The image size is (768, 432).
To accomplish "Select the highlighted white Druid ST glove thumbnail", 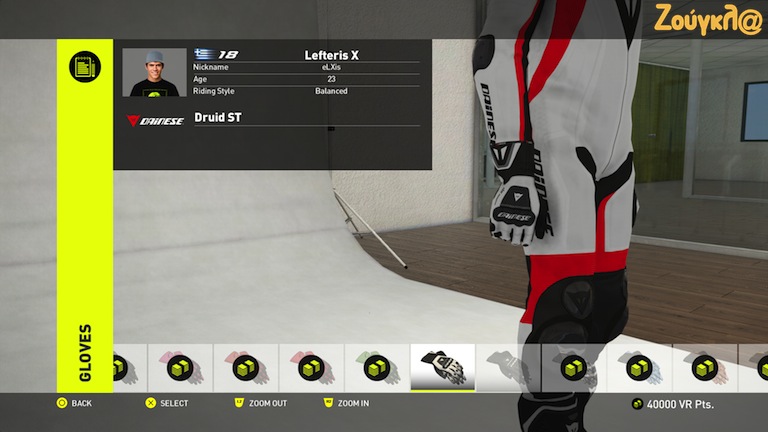I will (442, 367).
